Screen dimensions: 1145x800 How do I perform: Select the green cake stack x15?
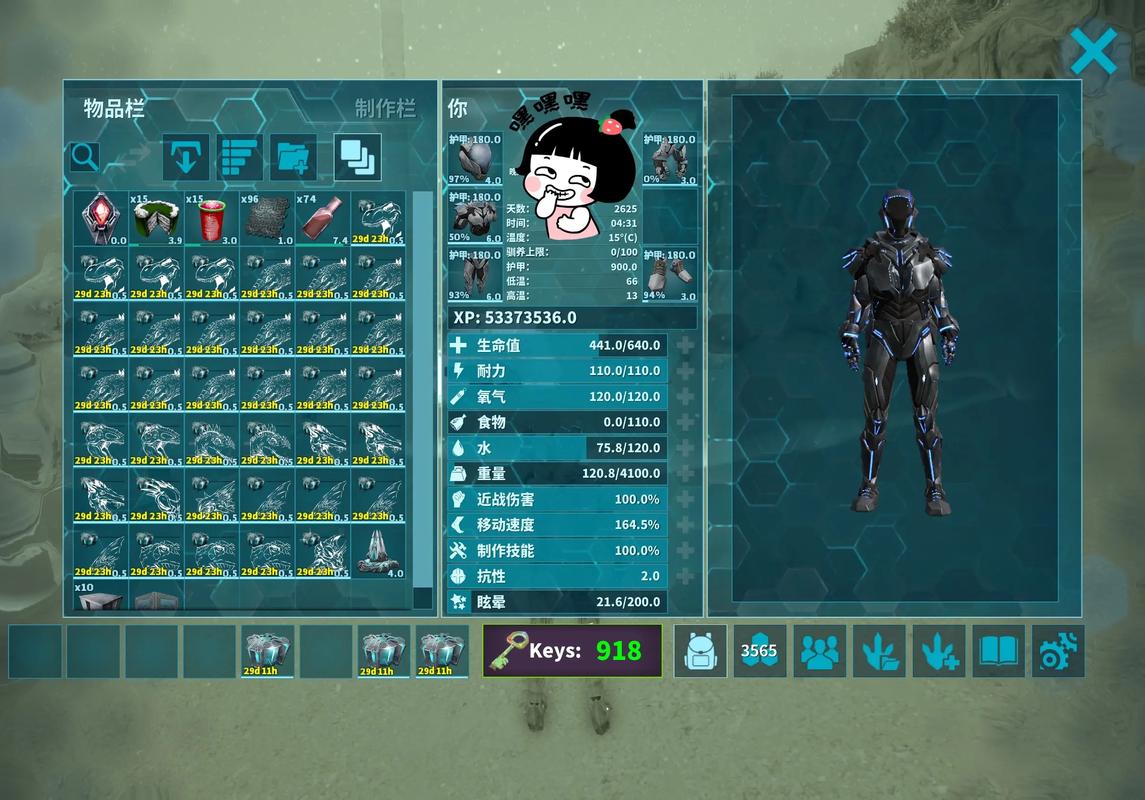(156, 219)
